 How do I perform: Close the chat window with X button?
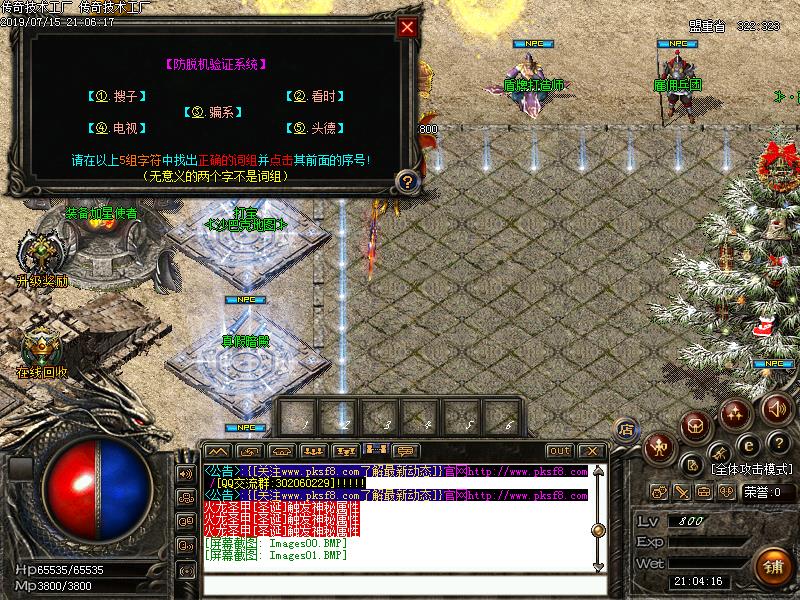pyautogui.click(x=590, y=451)
